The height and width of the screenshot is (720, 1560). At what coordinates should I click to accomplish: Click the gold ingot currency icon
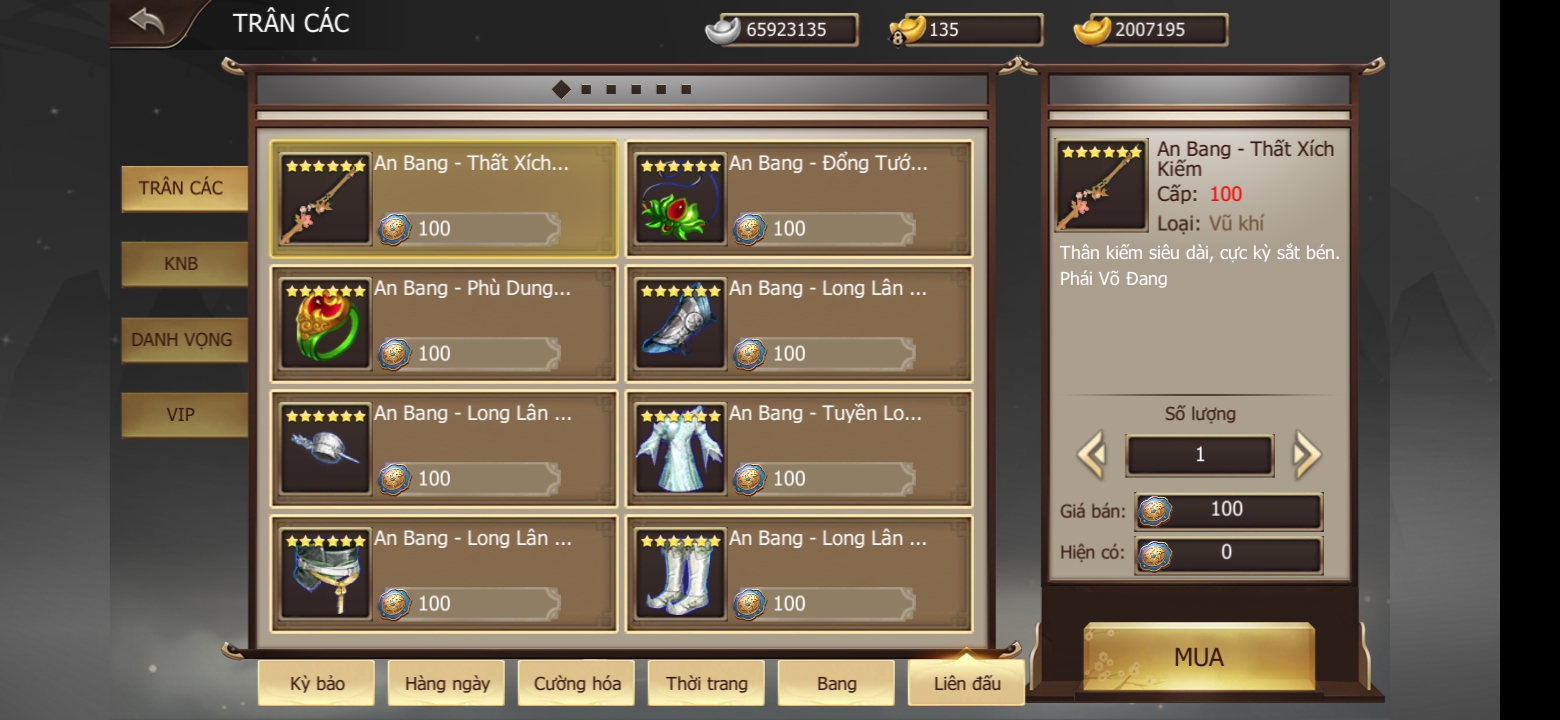coord(1090,29)
